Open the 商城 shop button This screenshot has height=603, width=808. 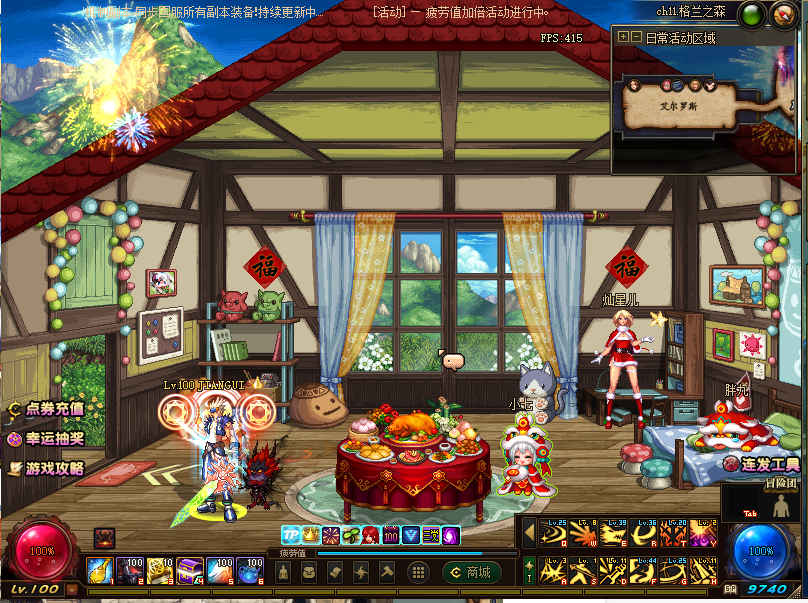pos(472,573)
